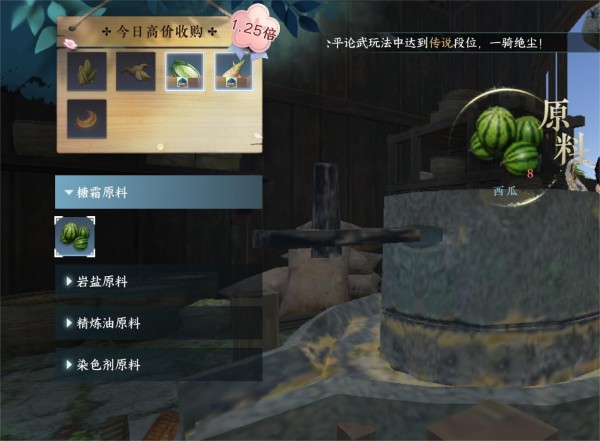The image size is (600, 441).
Task: Select the watermelon material under 糖霜原料
Action: tap(75, 236)
